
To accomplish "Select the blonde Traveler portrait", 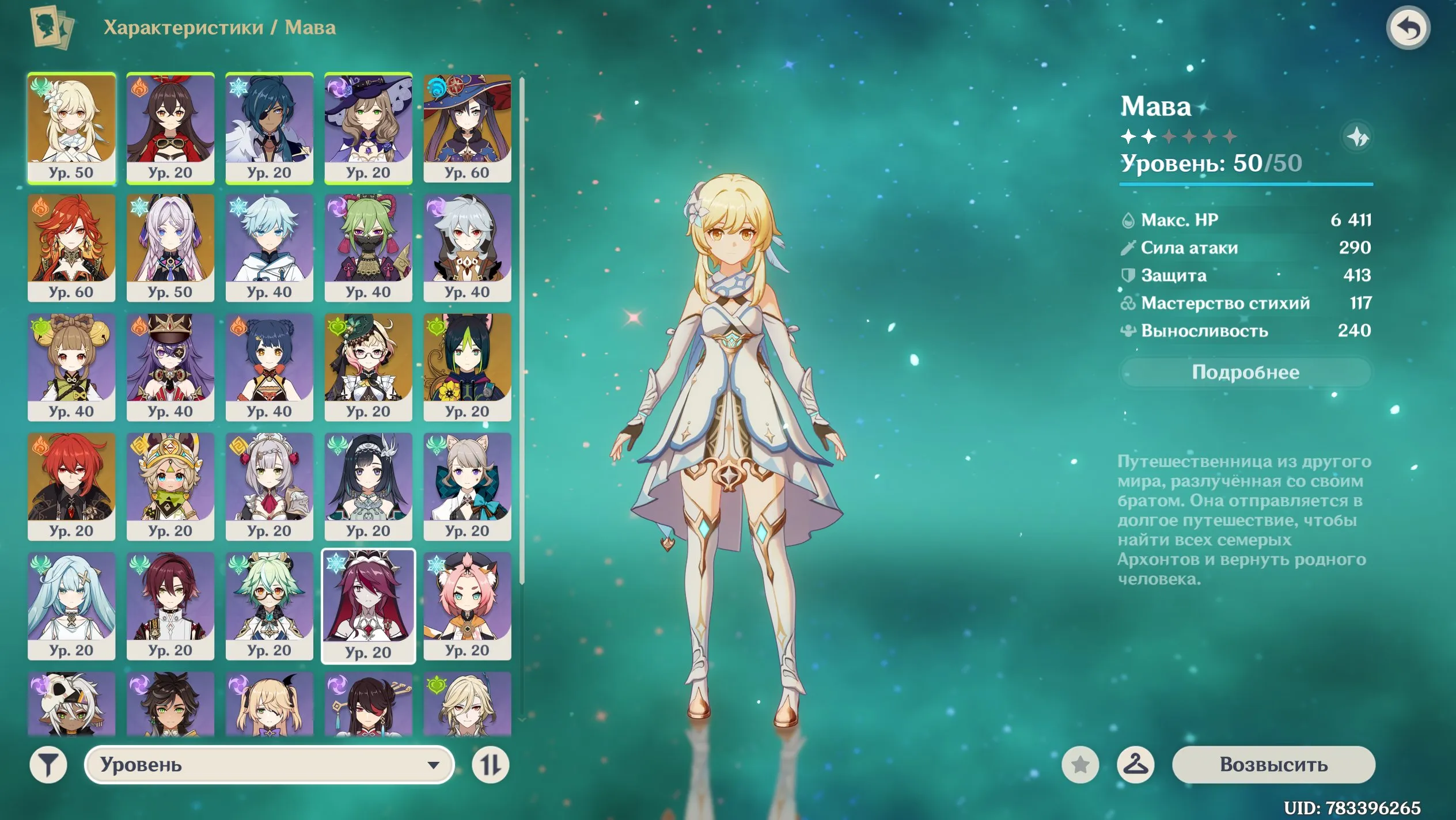I will click(x=71, y=128).
